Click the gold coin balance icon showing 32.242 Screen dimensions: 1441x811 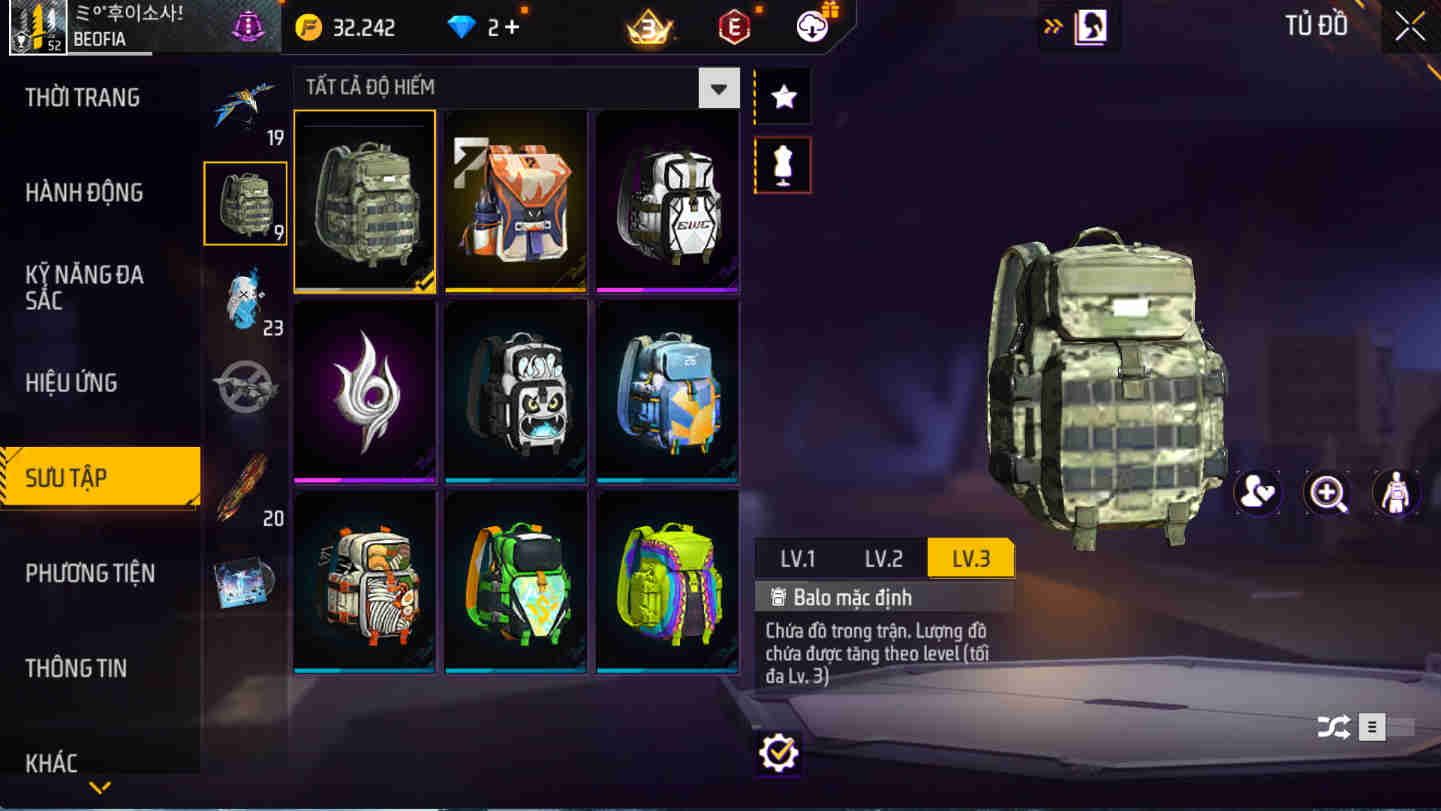point(310,25)
